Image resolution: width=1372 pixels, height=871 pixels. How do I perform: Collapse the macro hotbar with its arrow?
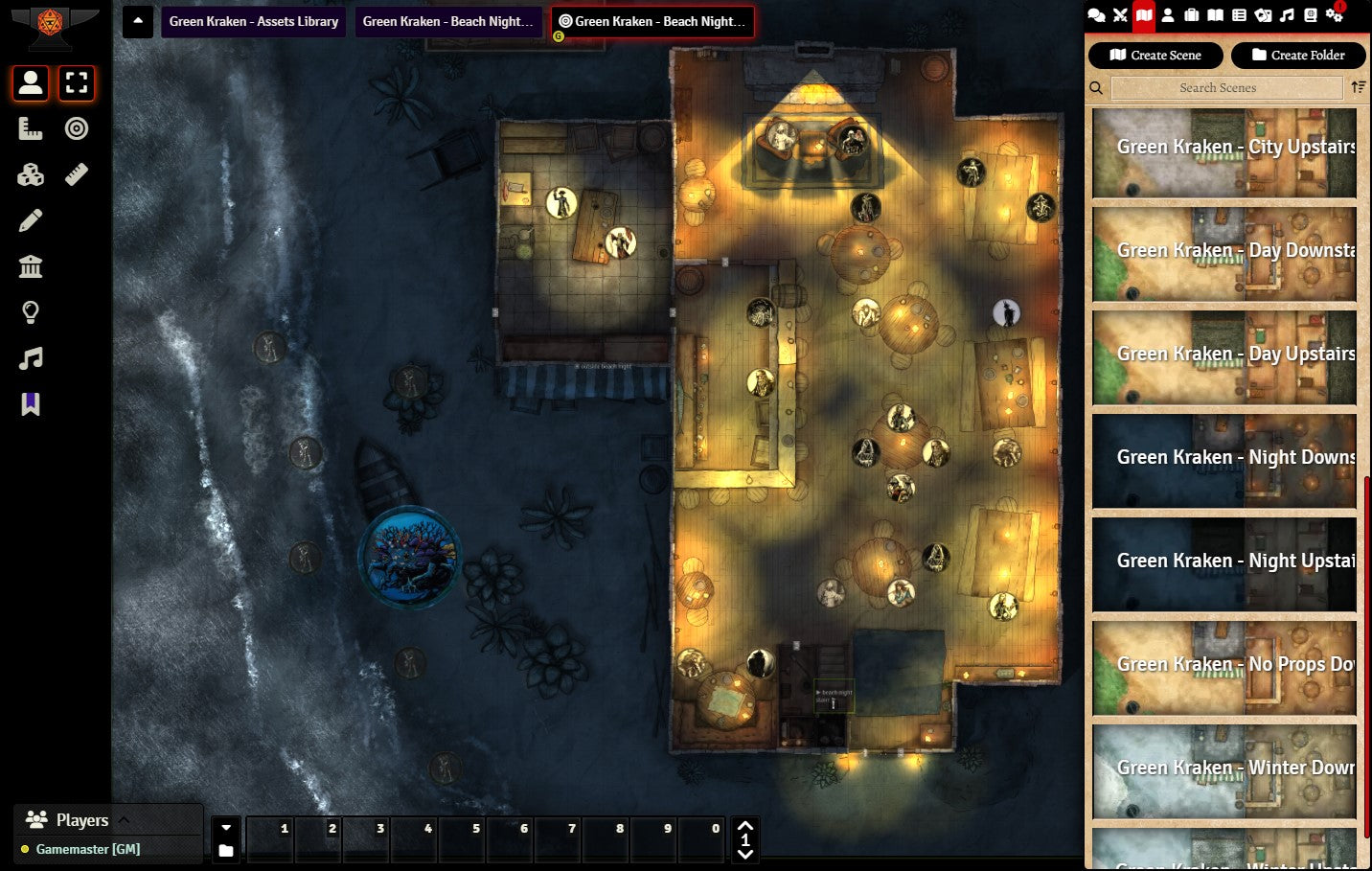(226, 828)
